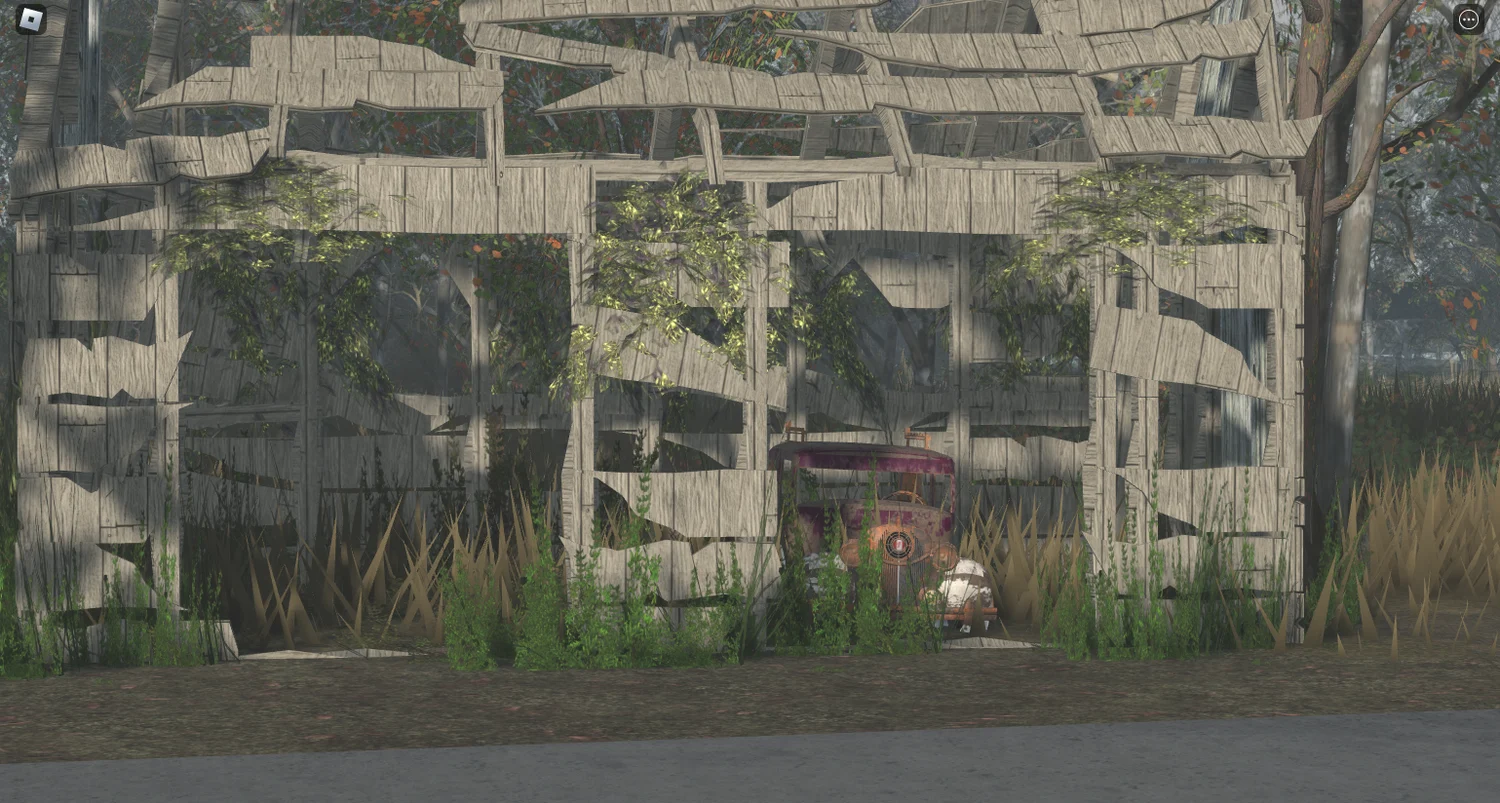Open the three-dot options menu
The height and width of the screenshot is (803, 1500).
pyautogui.click(x=1468, y=19)
